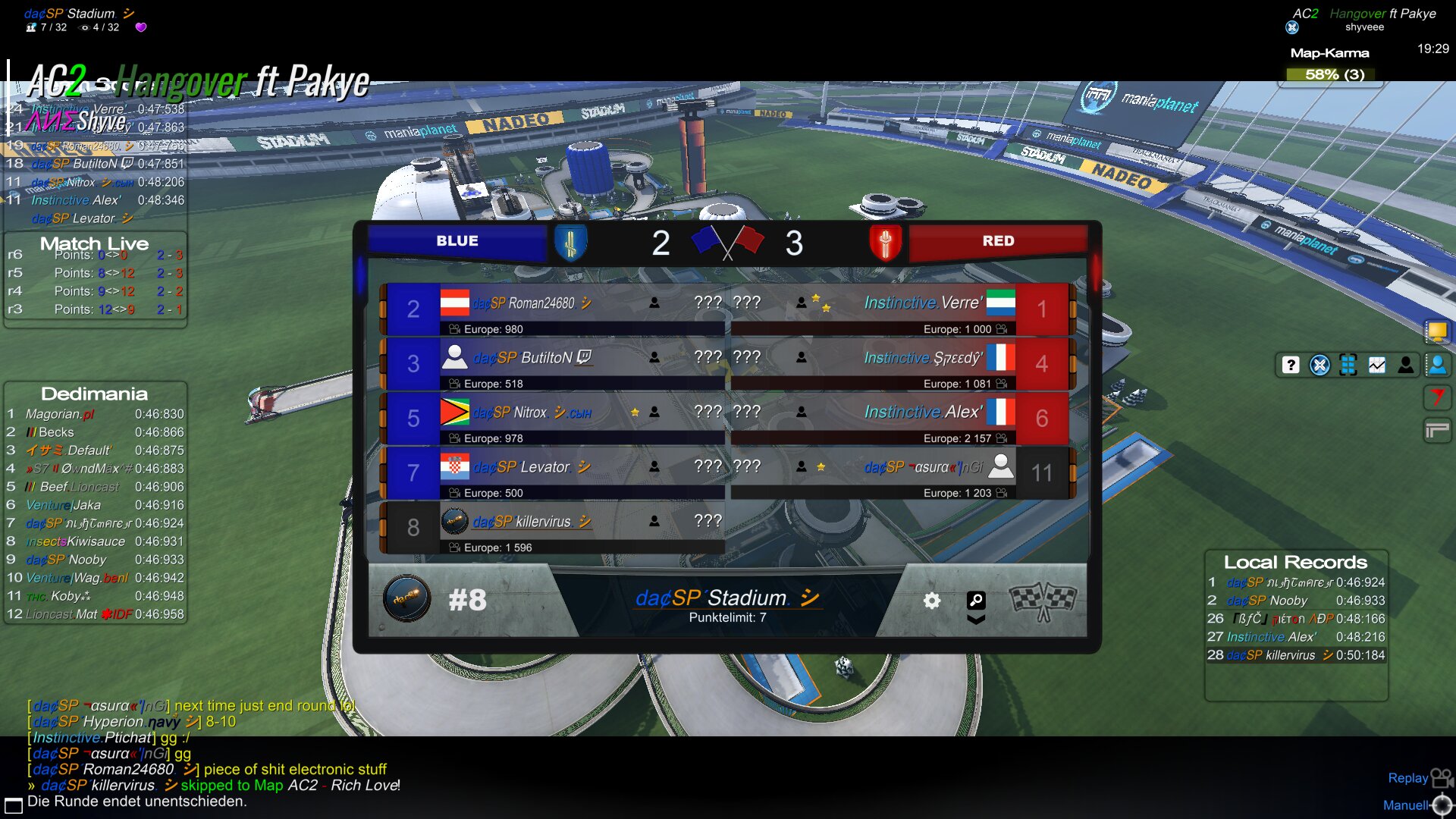Click the grey track-piece icon button
This screenshot has width=1456, height=819.
coord(1437,431)
